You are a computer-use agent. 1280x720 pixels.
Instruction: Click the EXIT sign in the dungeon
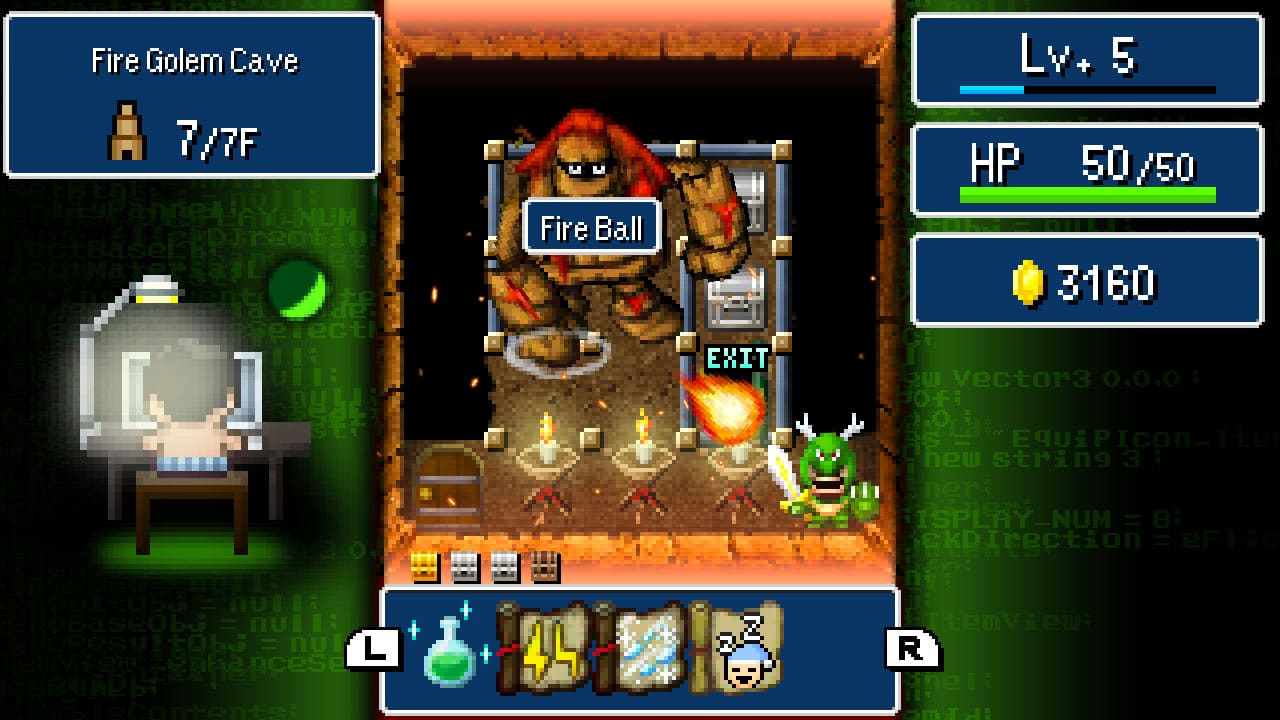coord(737,359)
